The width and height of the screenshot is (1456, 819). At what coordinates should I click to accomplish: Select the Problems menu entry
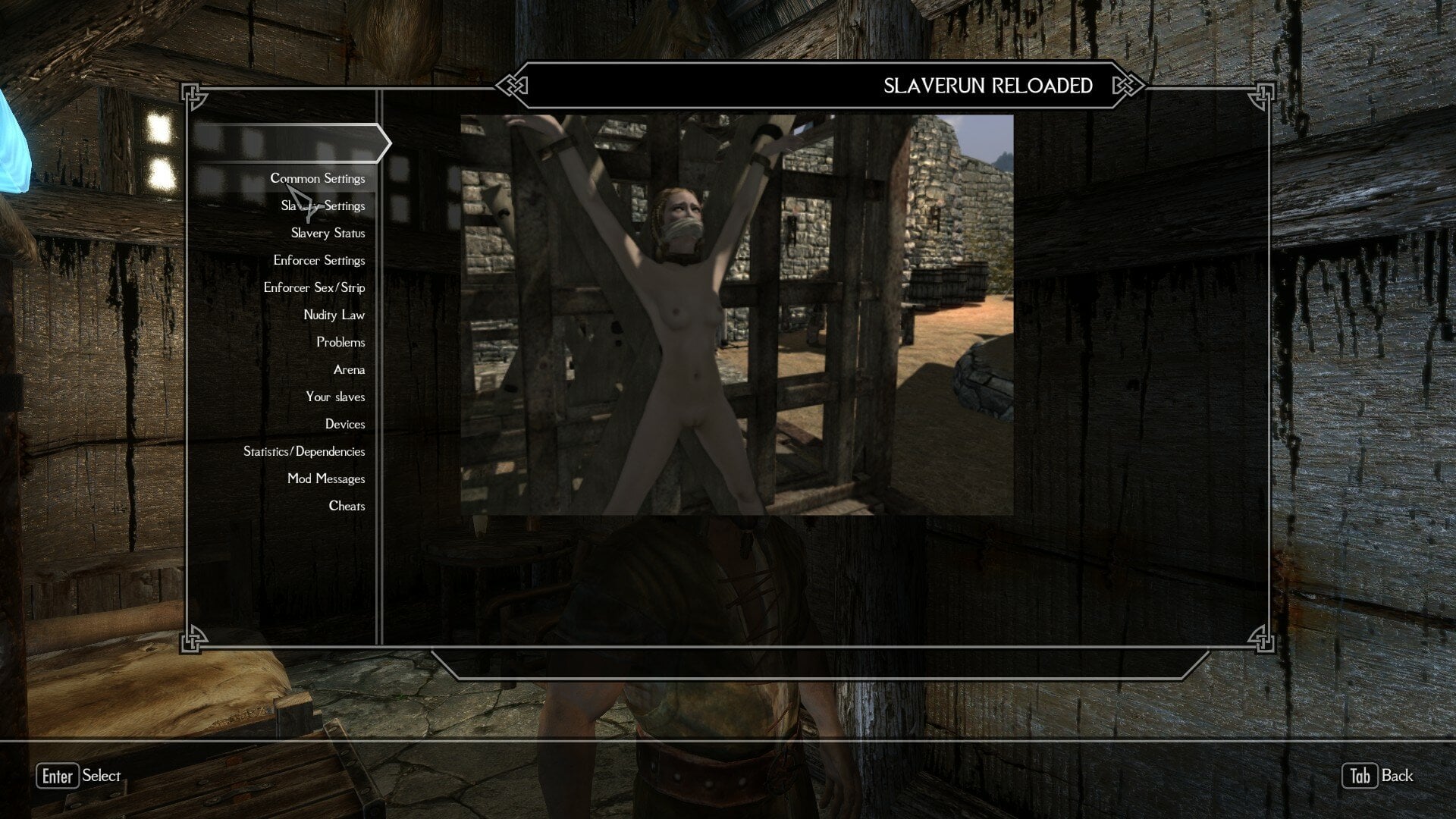click(340, 342)
